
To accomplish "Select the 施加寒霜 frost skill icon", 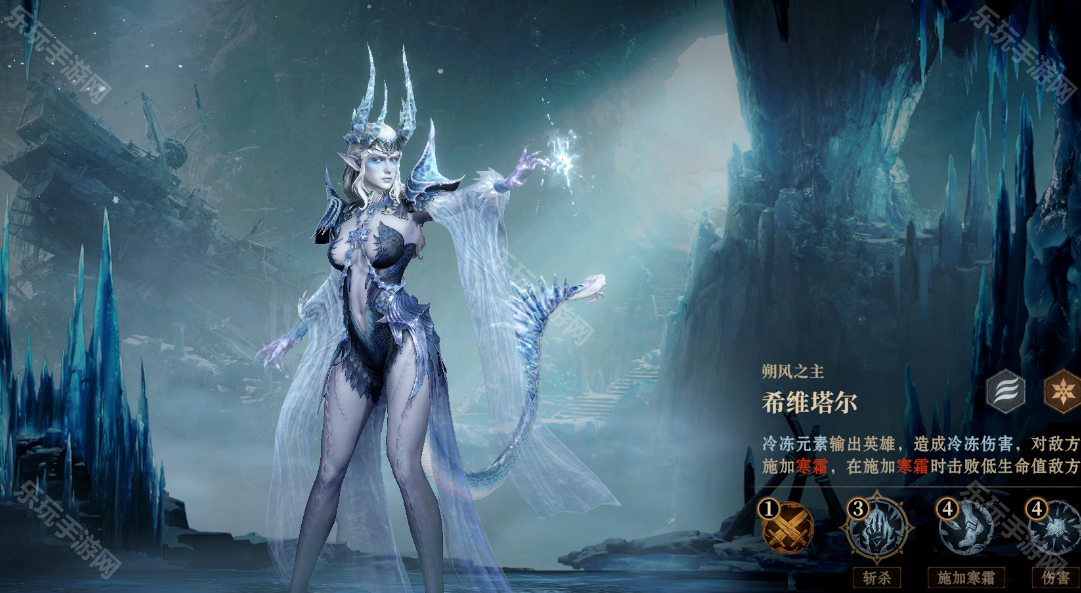I will (965, 528).
